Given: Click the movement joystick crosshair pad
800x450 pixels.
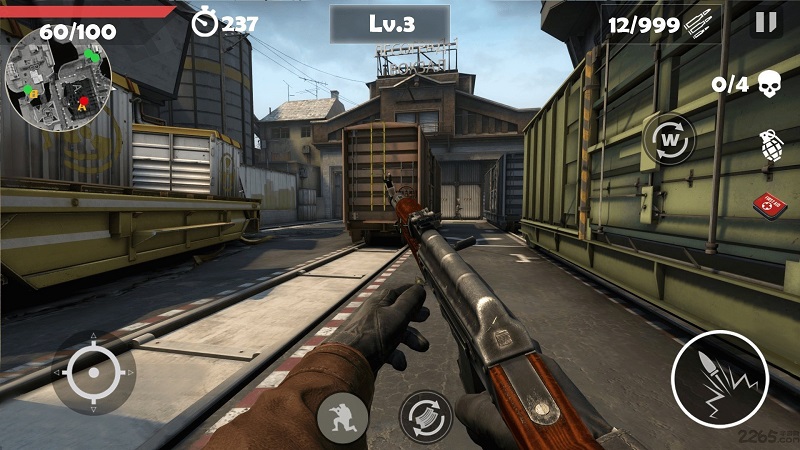Looking at the screenshot, I should click(x=94, y=372).
